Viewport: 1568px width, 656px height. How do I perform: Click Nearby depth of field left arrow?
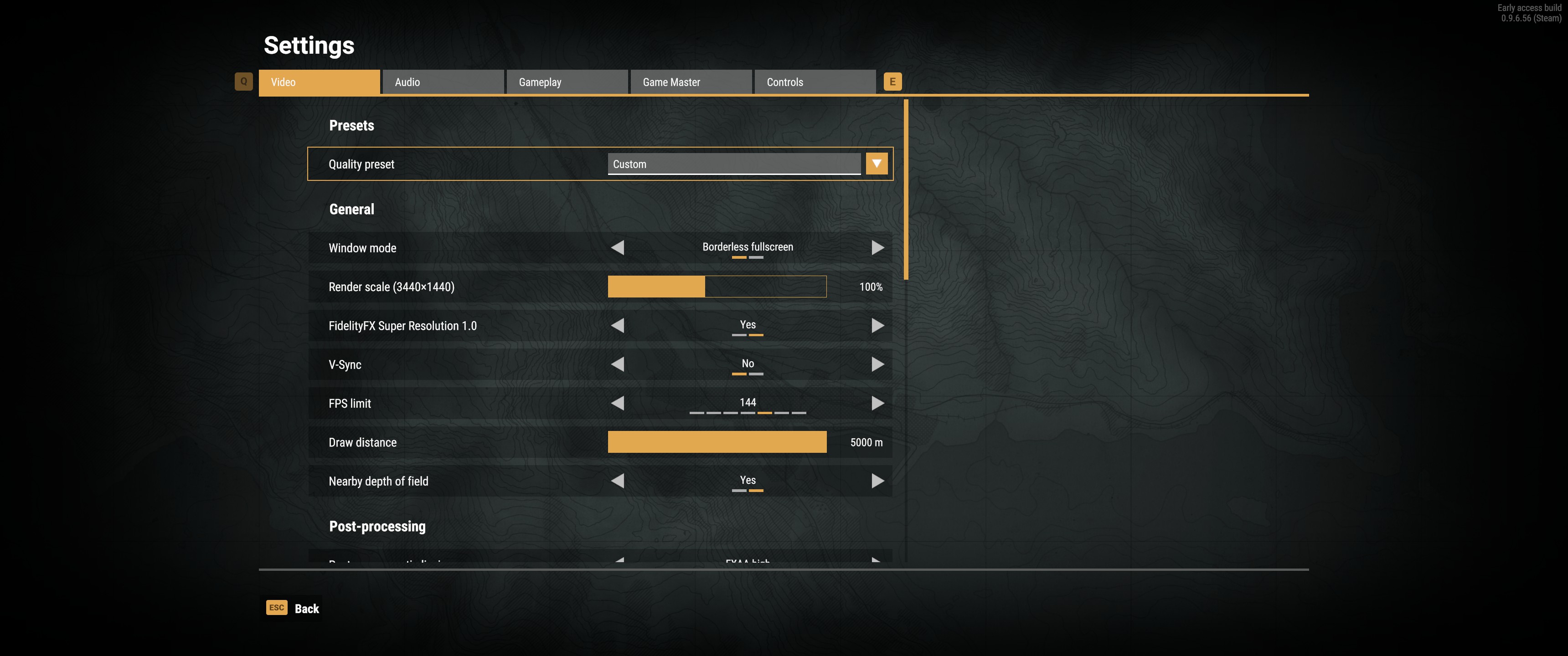pyautogui.click(x=618, y=482)
